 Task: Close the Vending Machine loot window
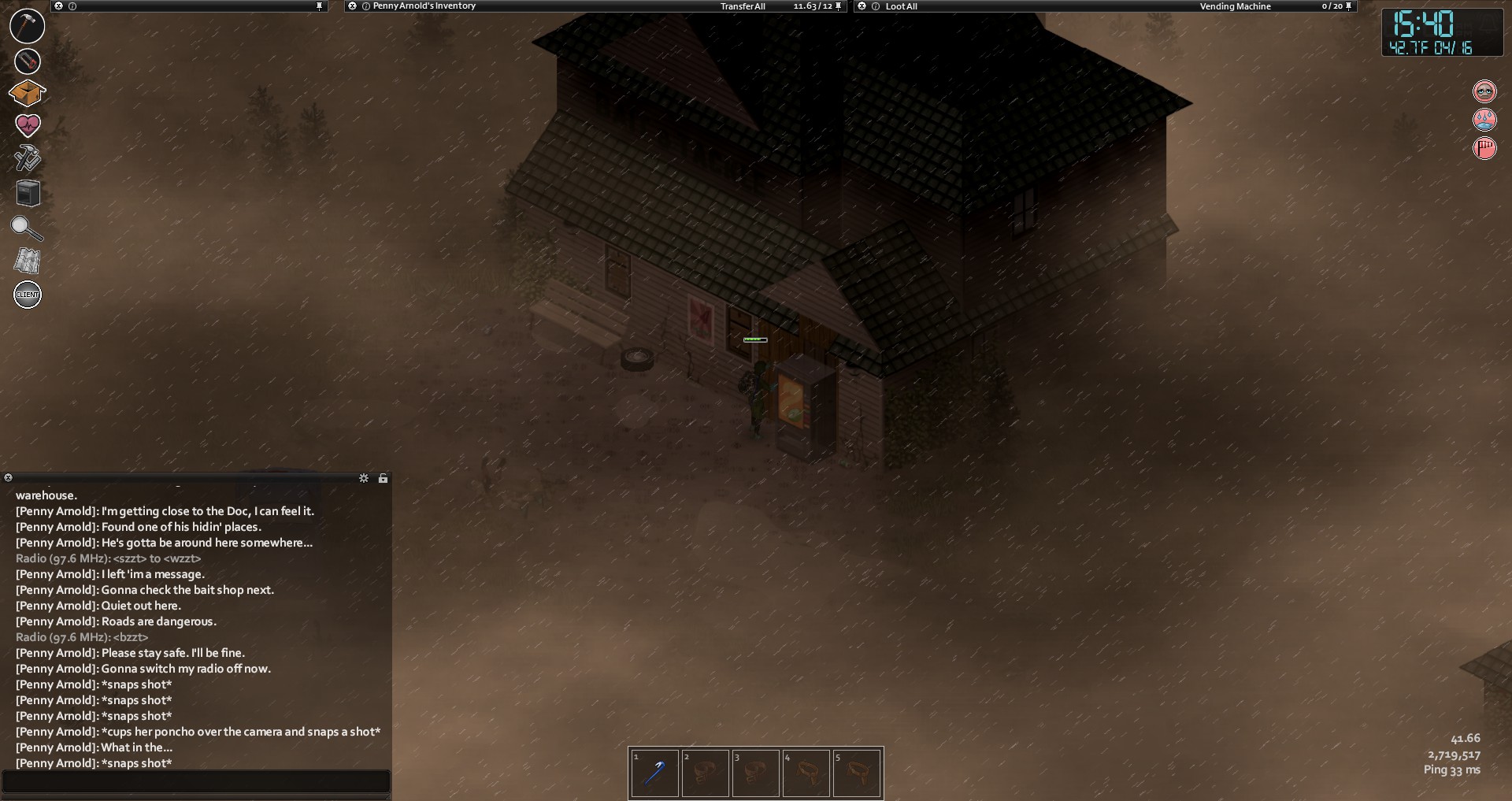pos(862,6)
